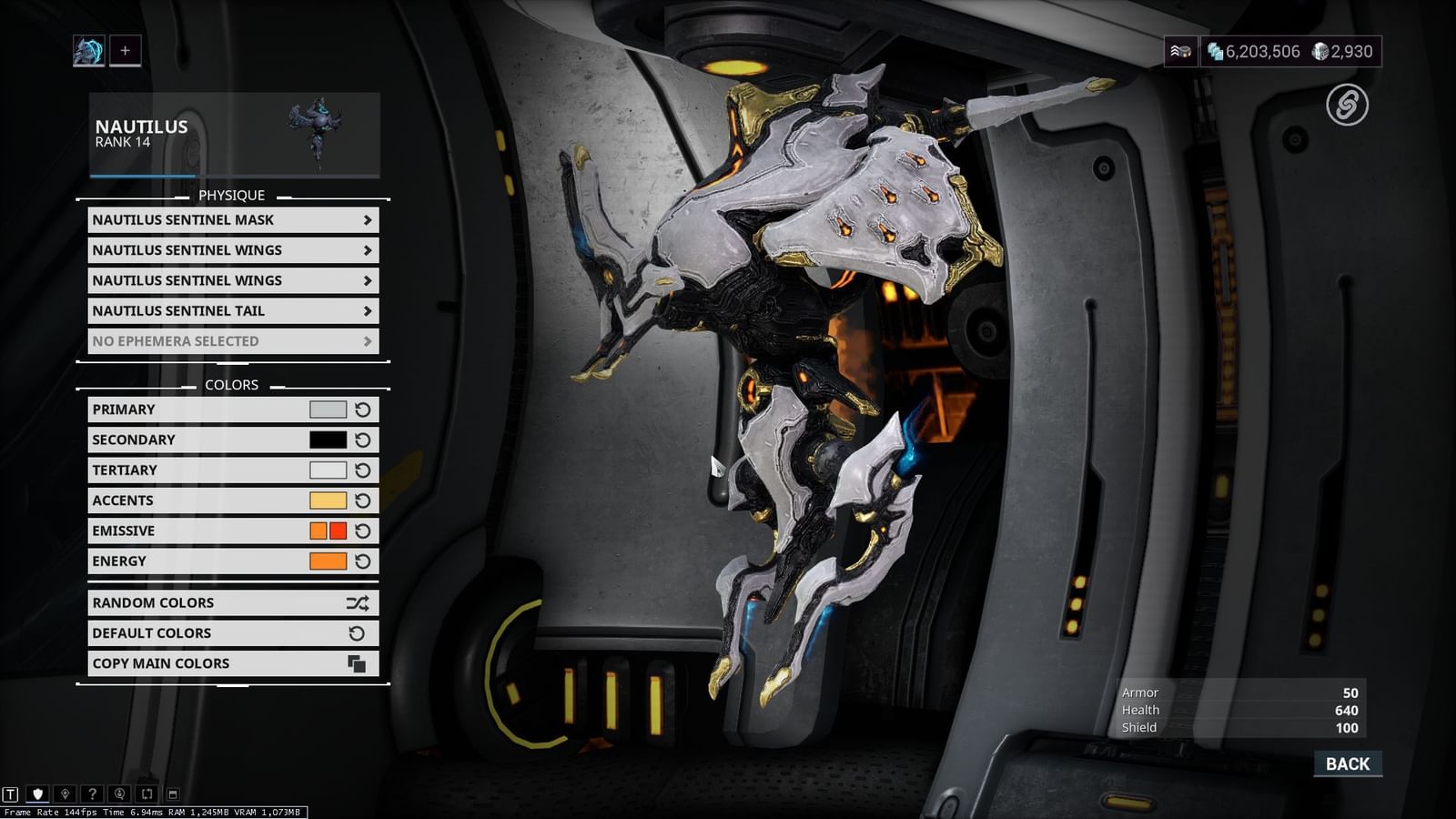The image size is (1456, 819).
Task: Open the ACCENTS color swatch picker
Action: click(329, 500)
